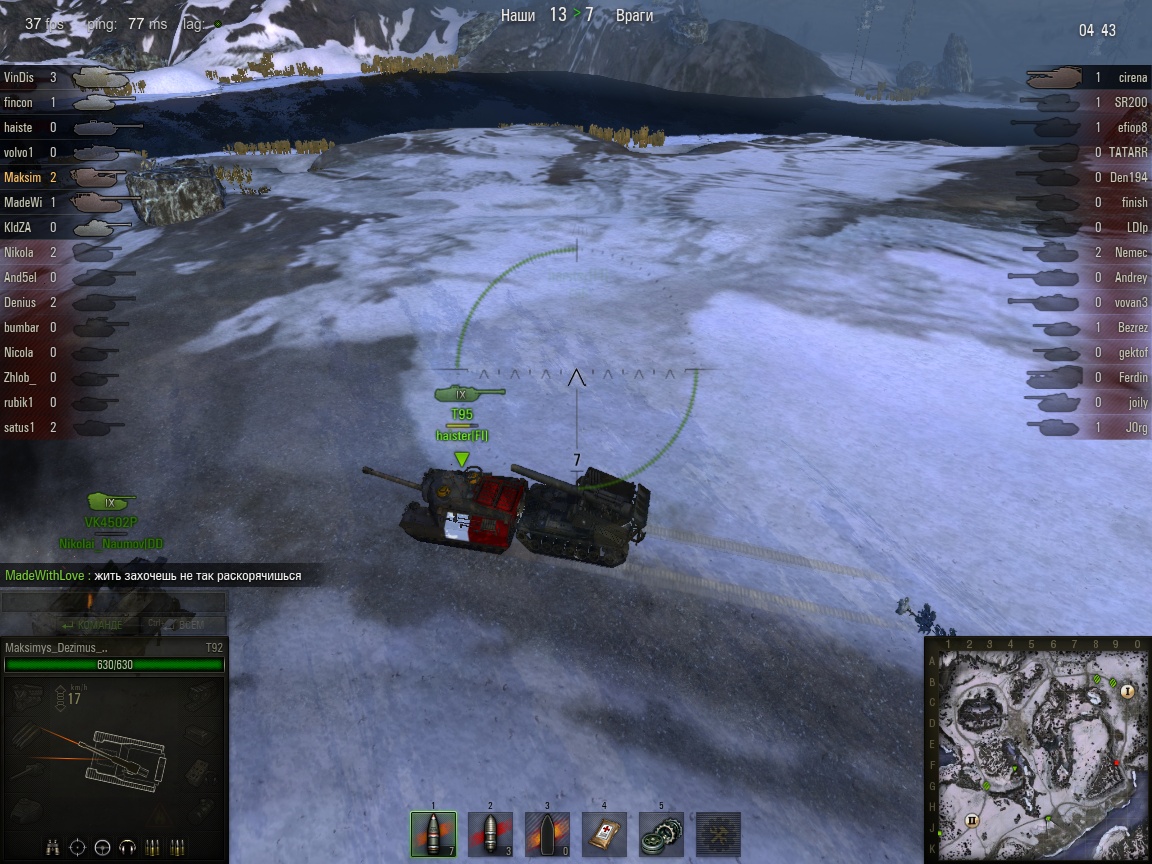Click base marker II on the minimap
The height and width of the screenshot is (864, 1152).
point(970,821)
